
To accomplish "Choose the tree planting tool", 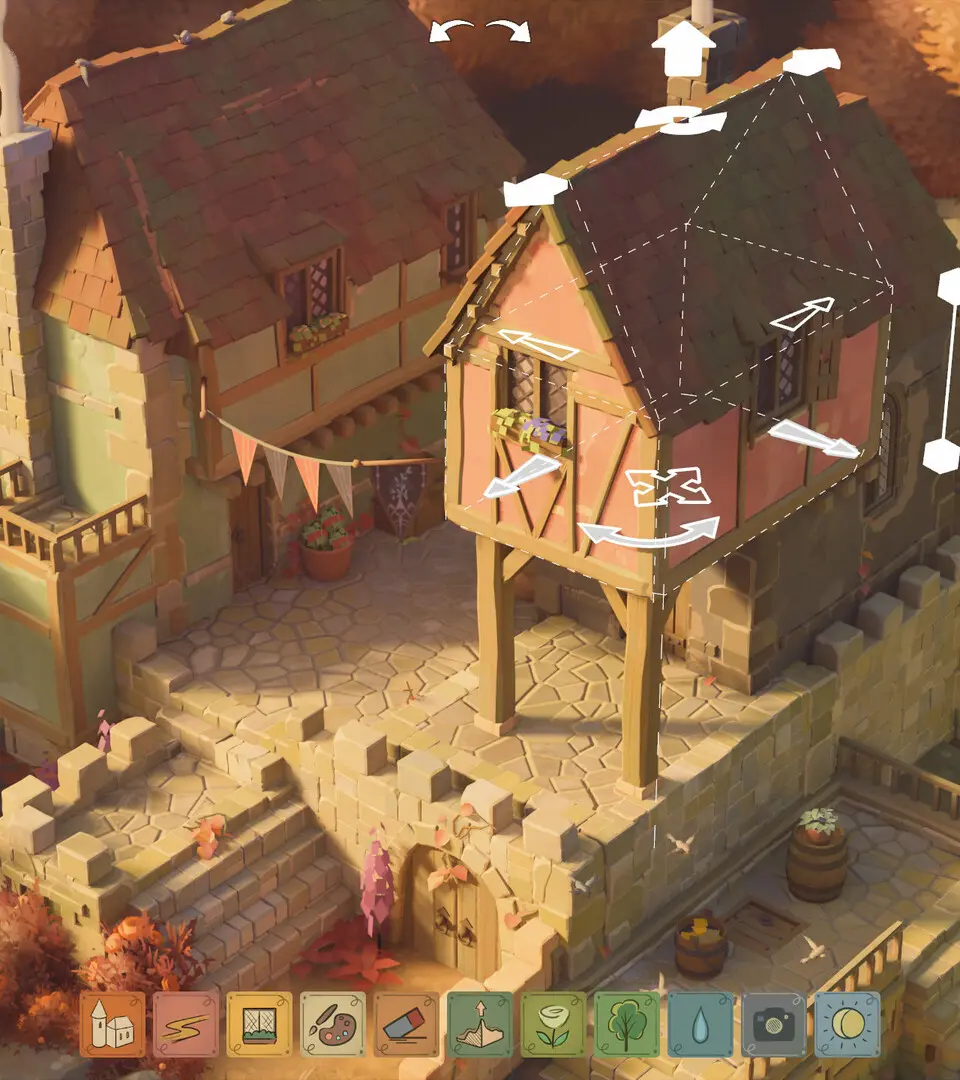I will [627, 1024].
